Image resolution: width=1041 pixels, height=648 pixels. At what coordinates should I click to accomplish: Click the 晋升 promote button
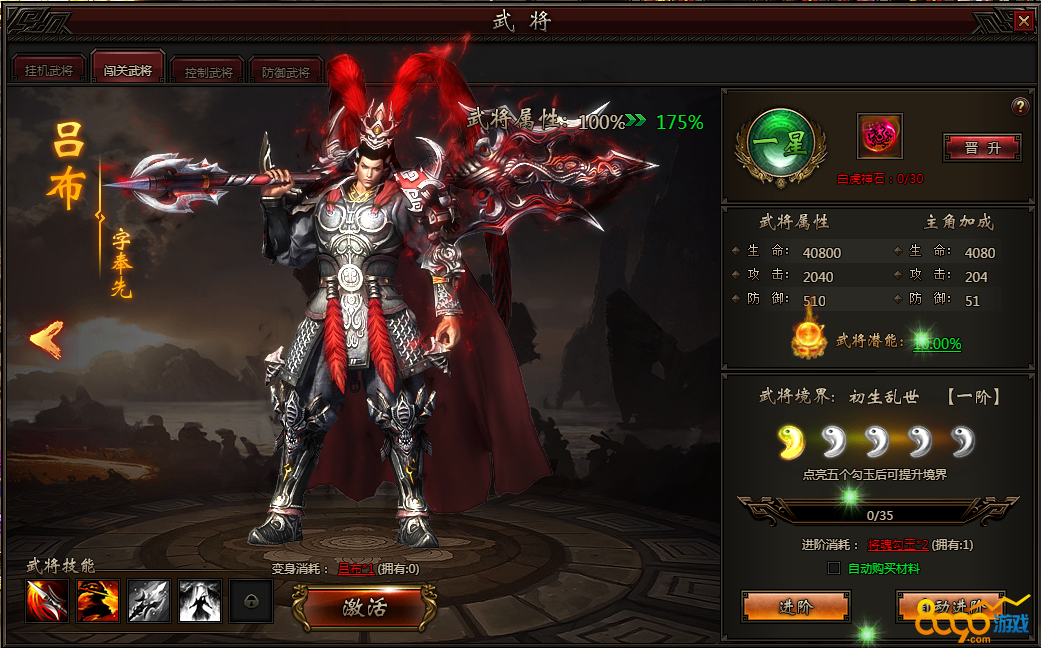point(982,147)
